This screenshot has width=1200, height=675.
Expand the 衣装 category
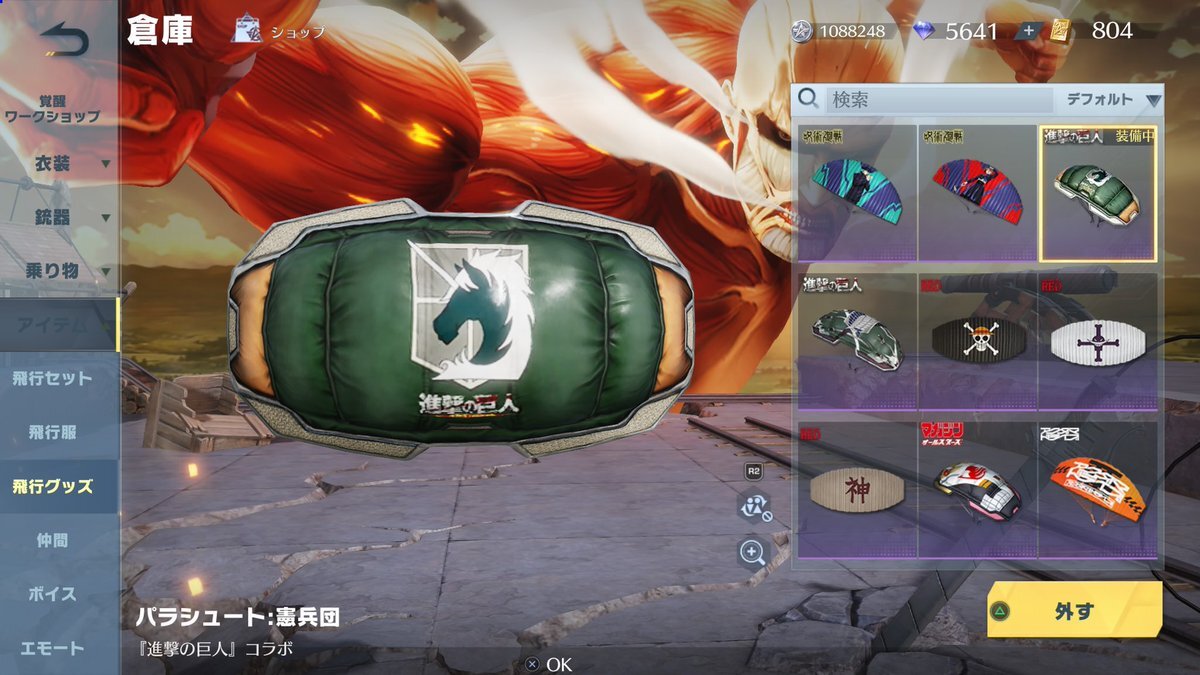(60, 163)
